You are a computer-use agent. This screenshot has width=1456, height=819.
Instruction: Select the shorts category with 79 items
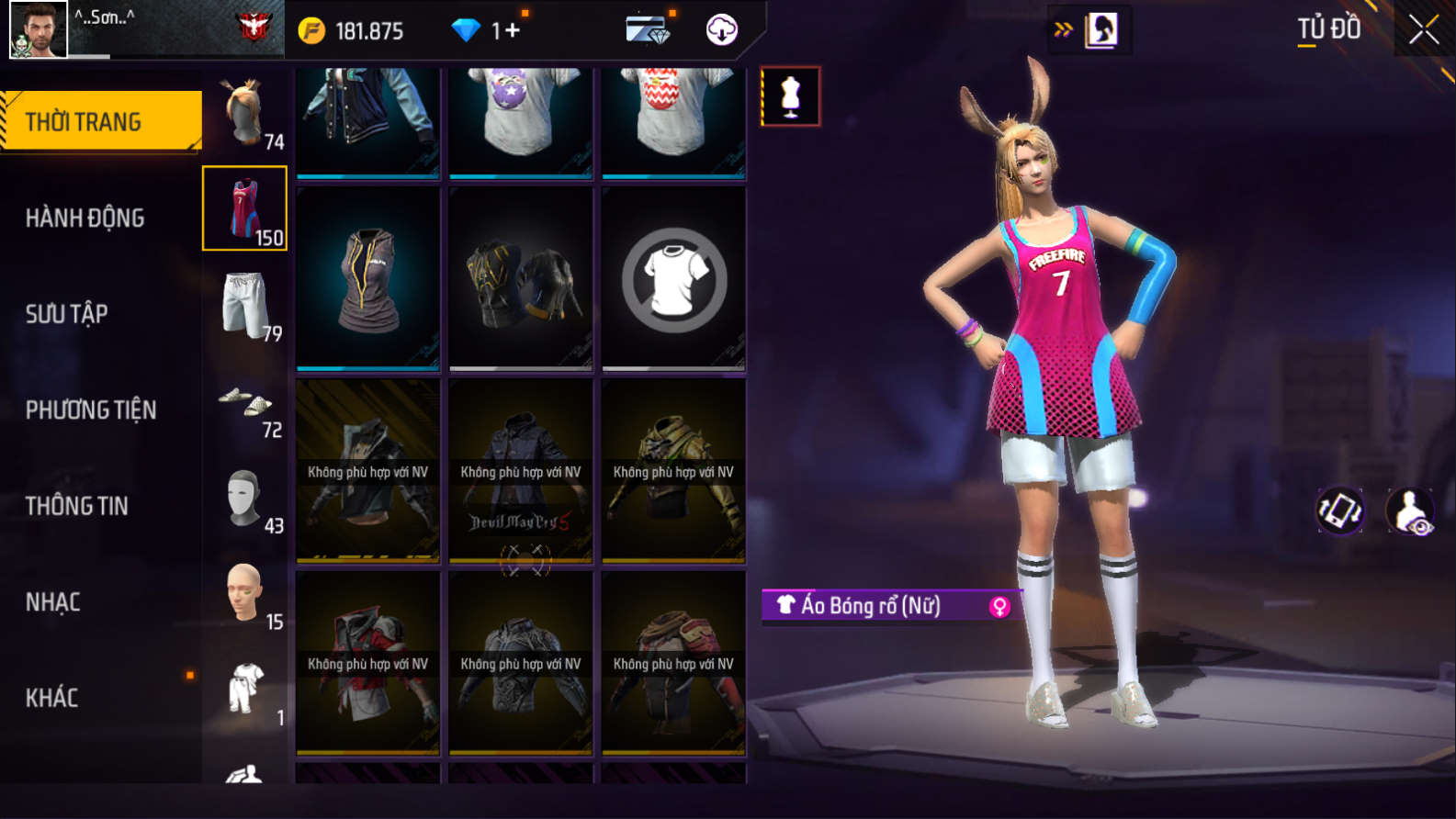(x=245, y=306)
